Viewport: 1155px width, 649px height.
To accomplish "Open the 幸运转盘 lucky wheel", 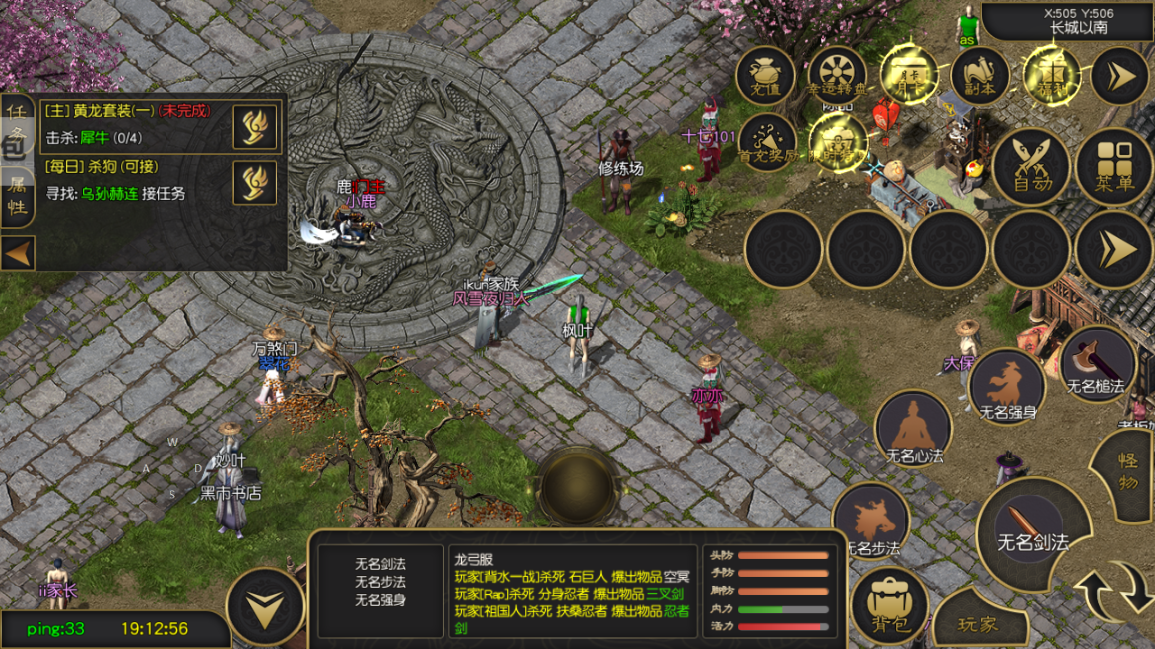I will pos(836,75).
